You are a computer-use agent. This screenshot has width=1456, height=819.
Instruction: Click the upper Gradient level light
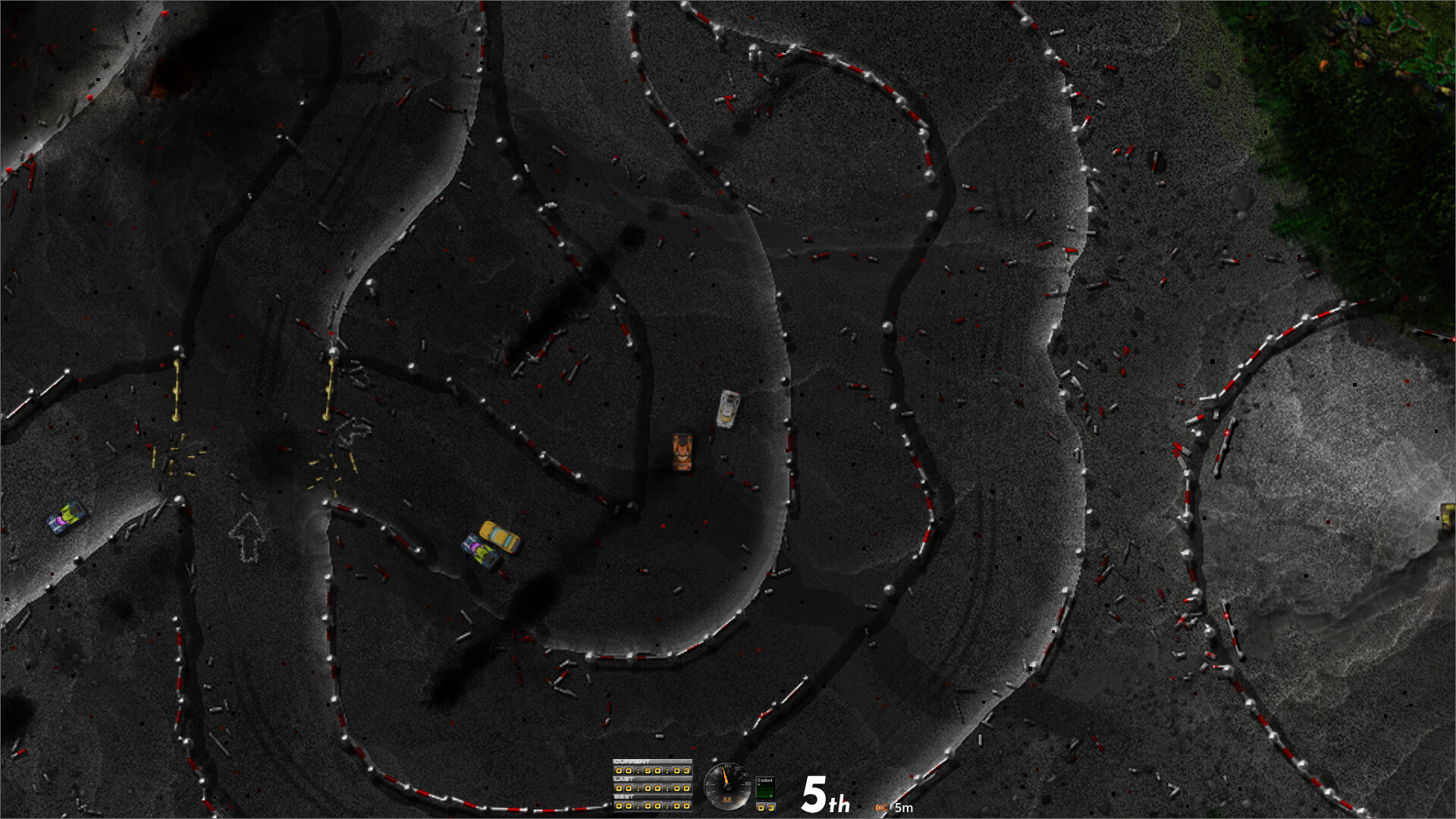pos(759,785)
